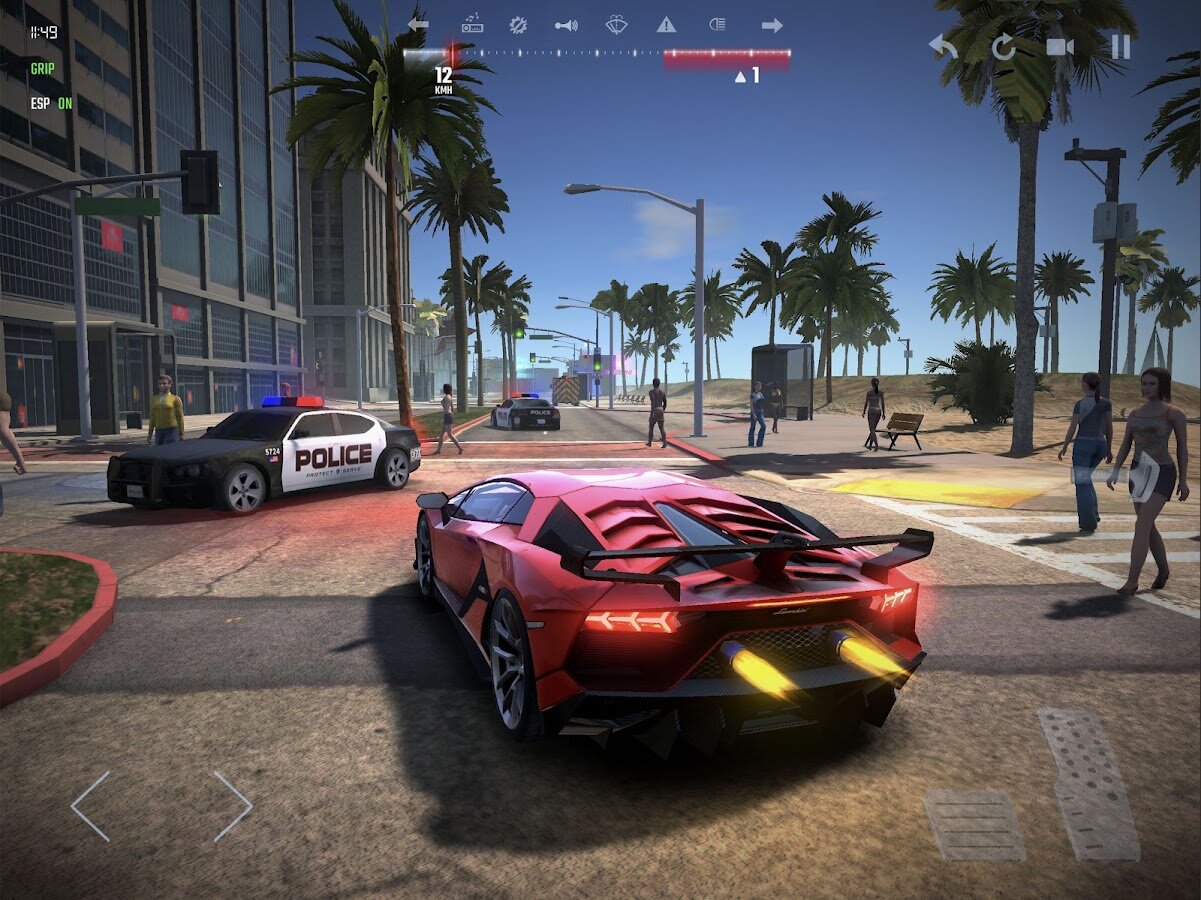This screenshot has height=900, width=1201.
Task: Tap the tall gas pedal
Action: tap(1090, 783)
